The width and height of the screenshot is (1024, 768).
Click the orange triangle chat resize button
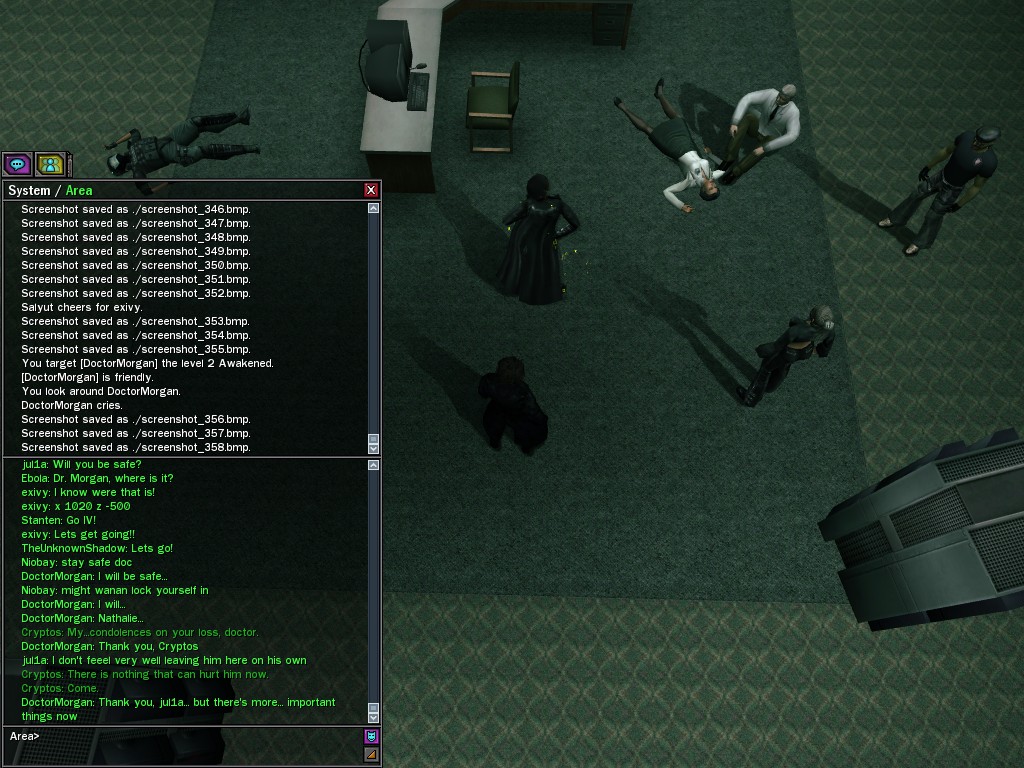(x=371, y=754)
